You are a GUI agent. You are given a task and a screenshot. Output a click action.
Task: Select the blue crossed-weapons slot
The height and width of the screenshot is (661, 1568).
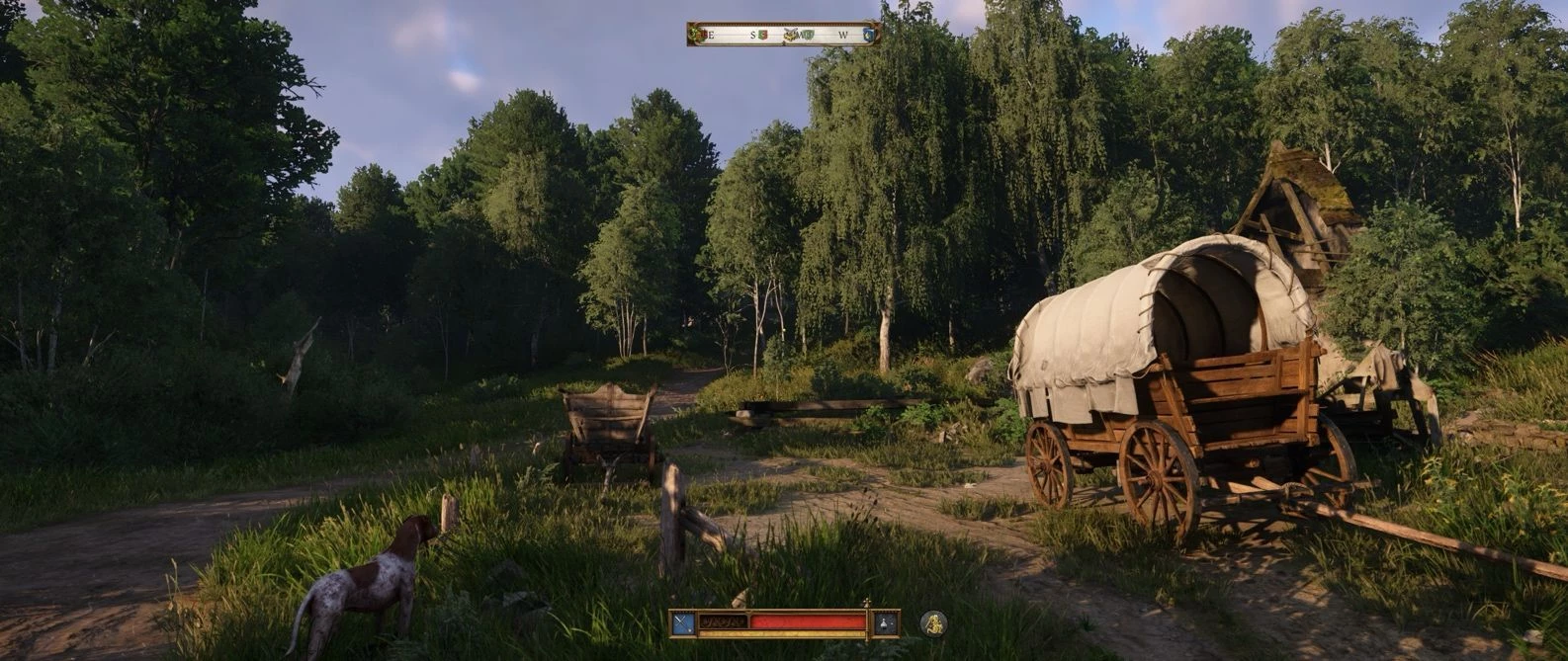coord(683,622)
